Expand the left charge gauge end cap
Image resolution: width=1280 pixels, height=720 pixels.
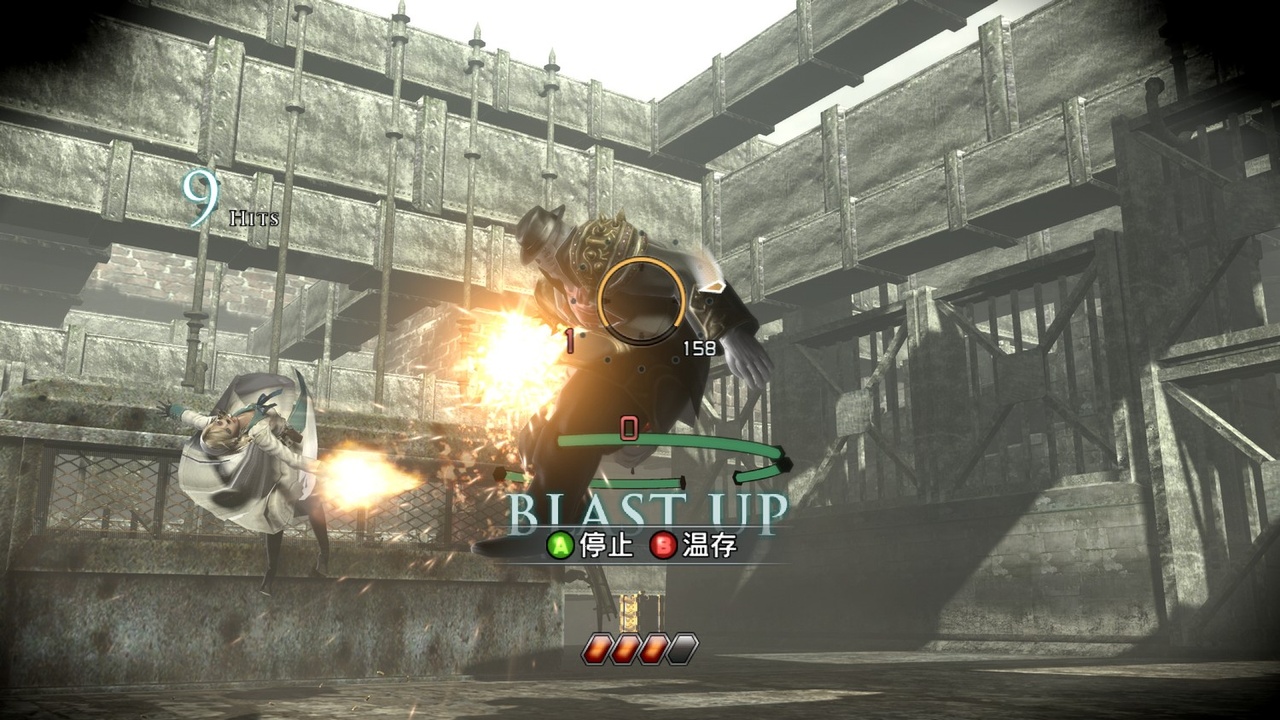click(x=499, y=474)
